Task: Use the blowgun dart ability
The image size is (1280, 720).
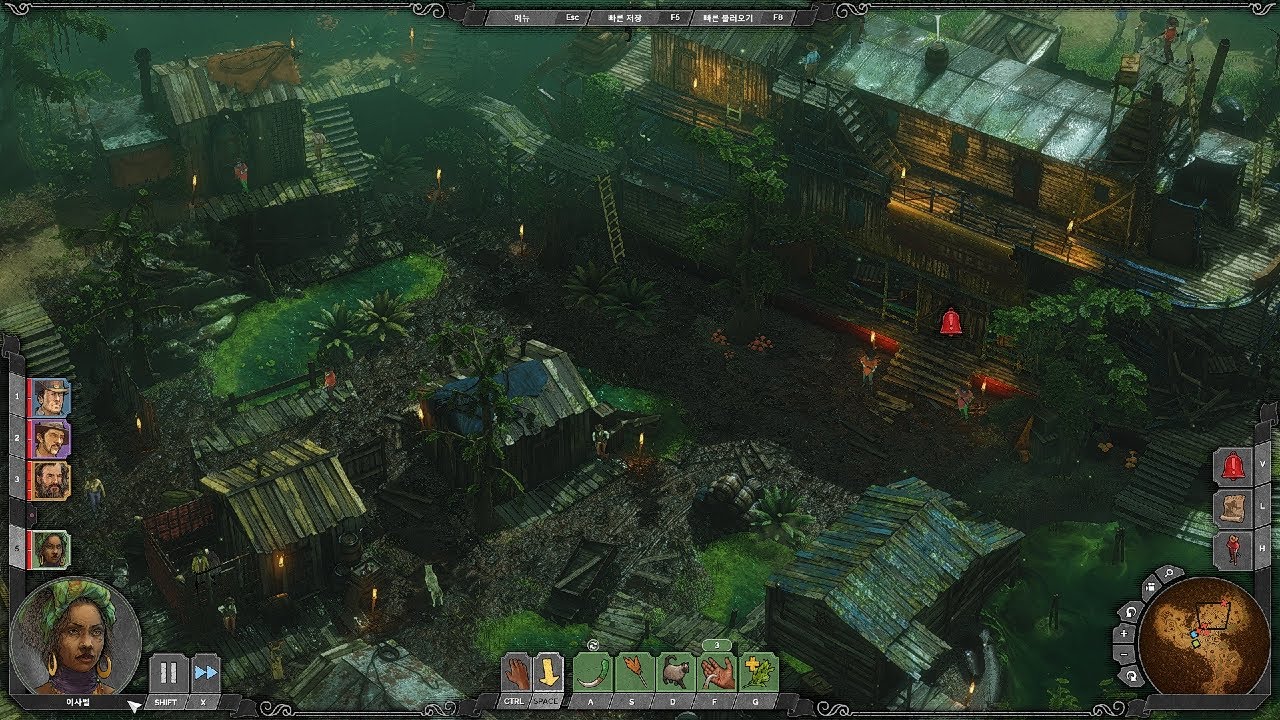Action: [634, 672]
